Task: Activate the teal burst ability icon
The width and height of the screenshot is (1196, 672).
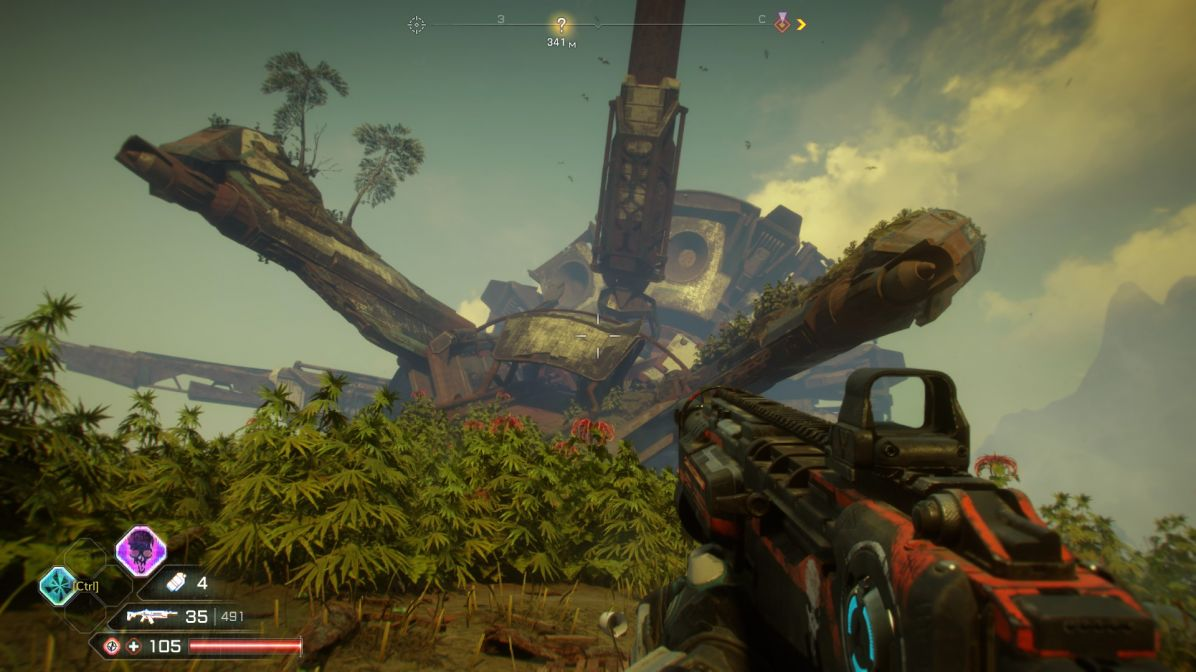Action: (x=58, y=586)
